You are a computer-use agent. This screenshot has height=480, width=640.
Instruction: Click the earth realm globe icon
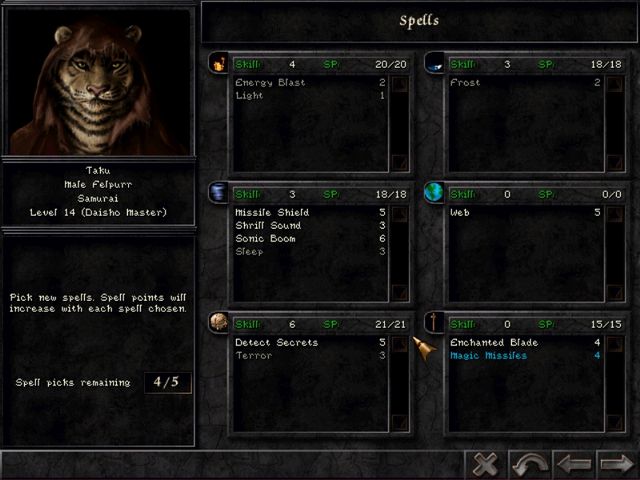434,192
